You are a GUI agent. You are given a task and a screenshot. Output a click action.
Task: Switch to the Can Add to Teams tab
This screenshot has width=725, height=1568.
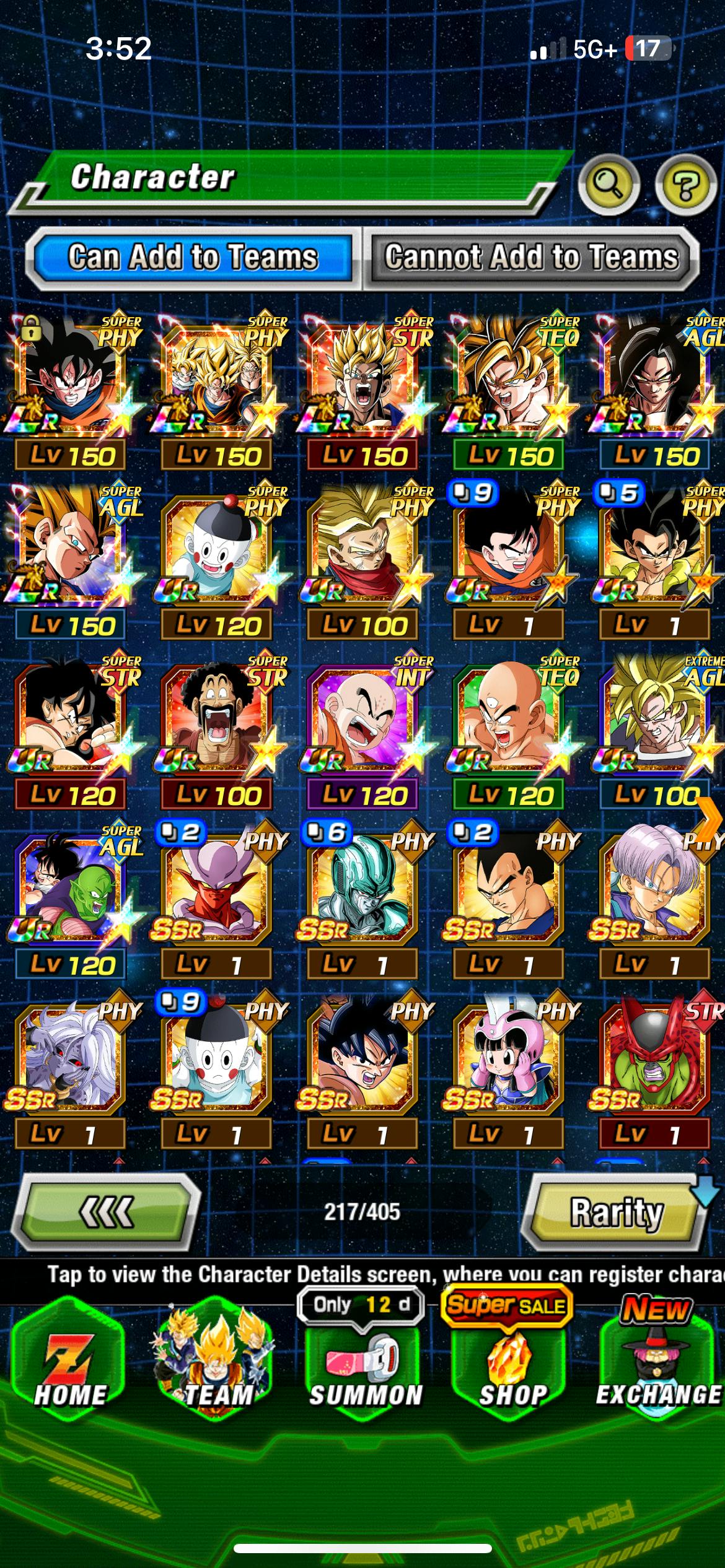192,258
